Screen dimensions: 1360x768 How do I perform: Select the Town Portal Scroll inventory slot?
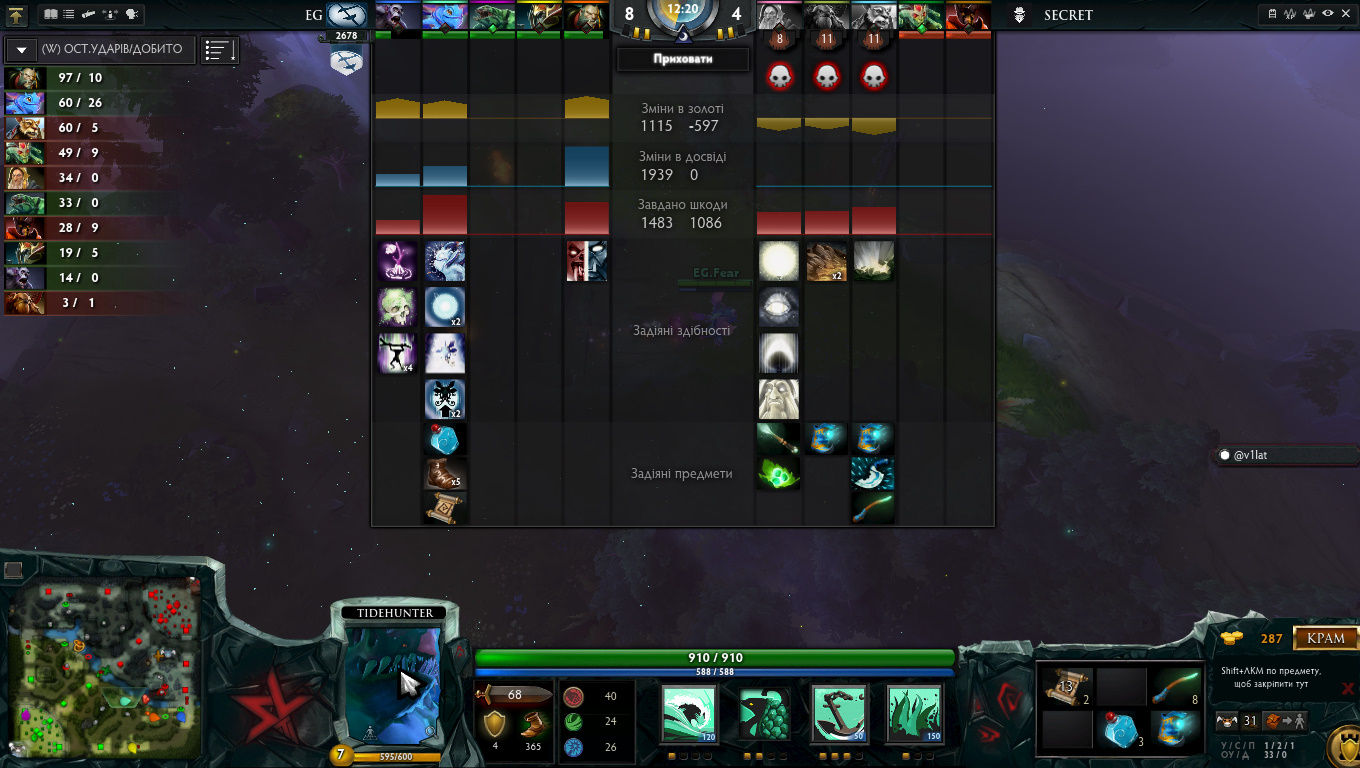[1068, 686]
